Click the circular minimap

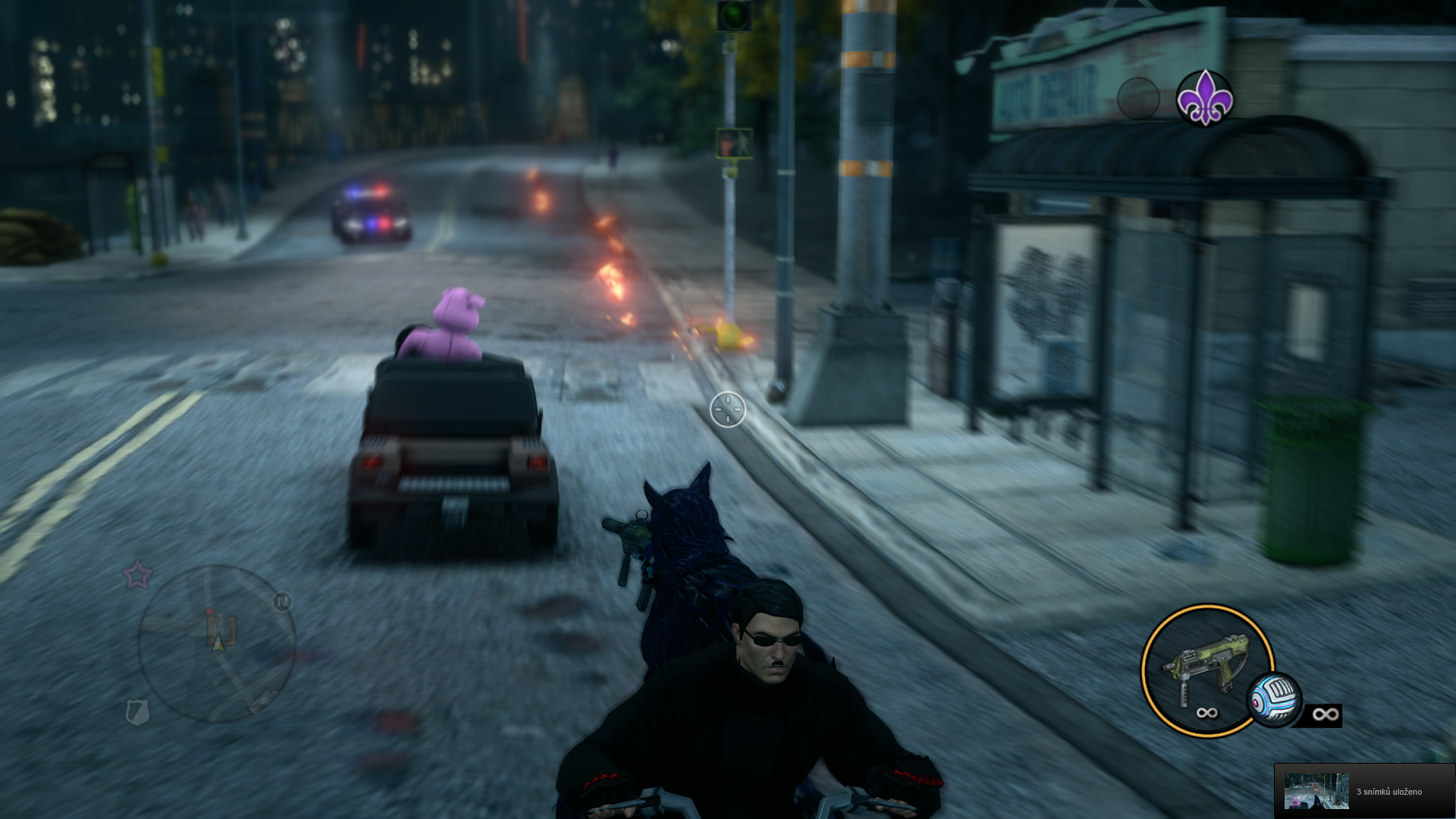217,643
